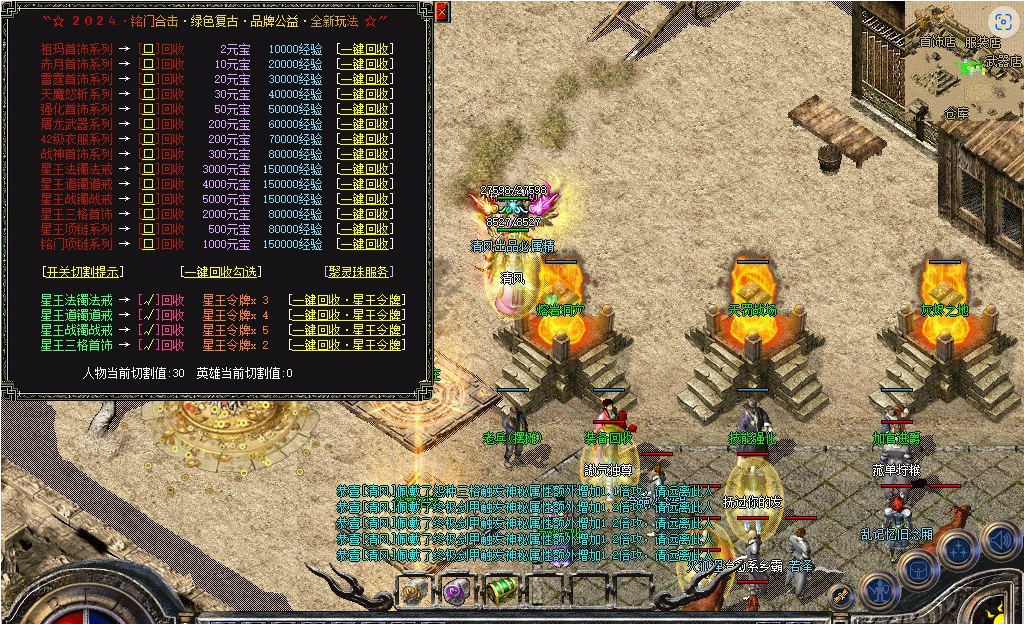Image resolution: width=1024 pixels, height=624 pixels.
Task: Click 一键回收·星王令牌 for green 星王三格首饰
Action: point(347,345)
